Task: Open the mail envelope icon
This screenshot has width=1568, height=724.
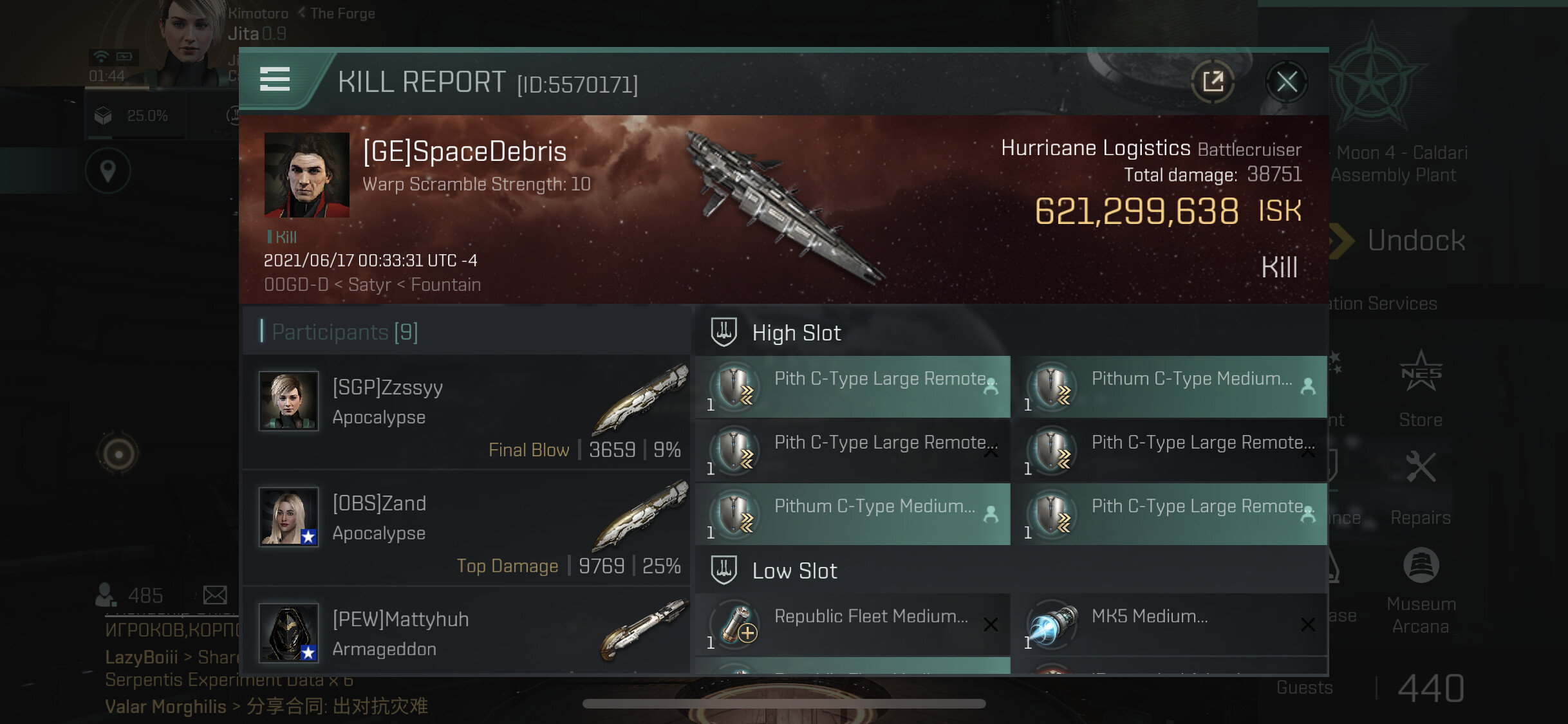Action: [x=215, y=595]
